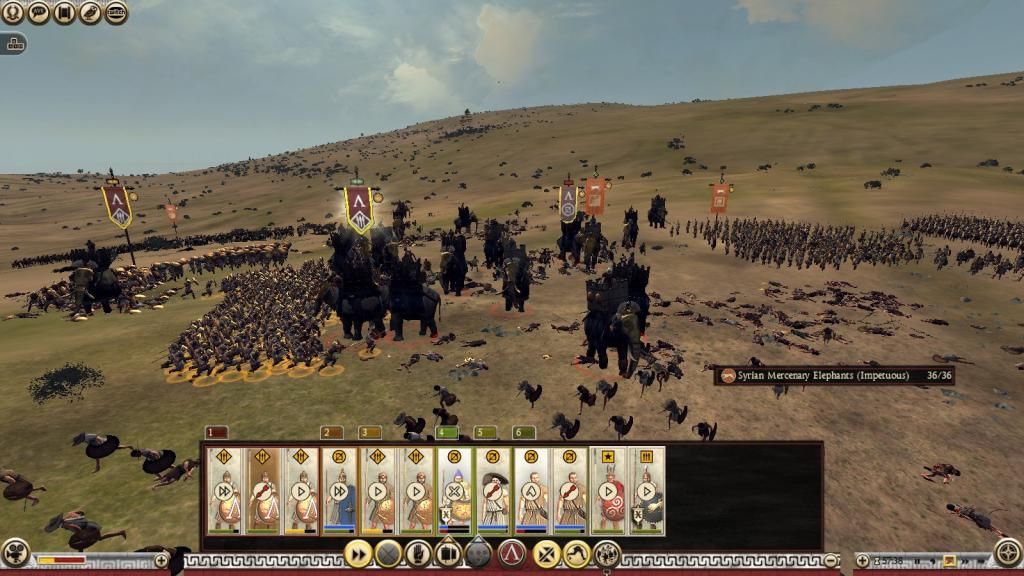Select the last unit card in the army panel
Image resolution: width=1024 pixels, height=576 pixels.
(647, 490)
